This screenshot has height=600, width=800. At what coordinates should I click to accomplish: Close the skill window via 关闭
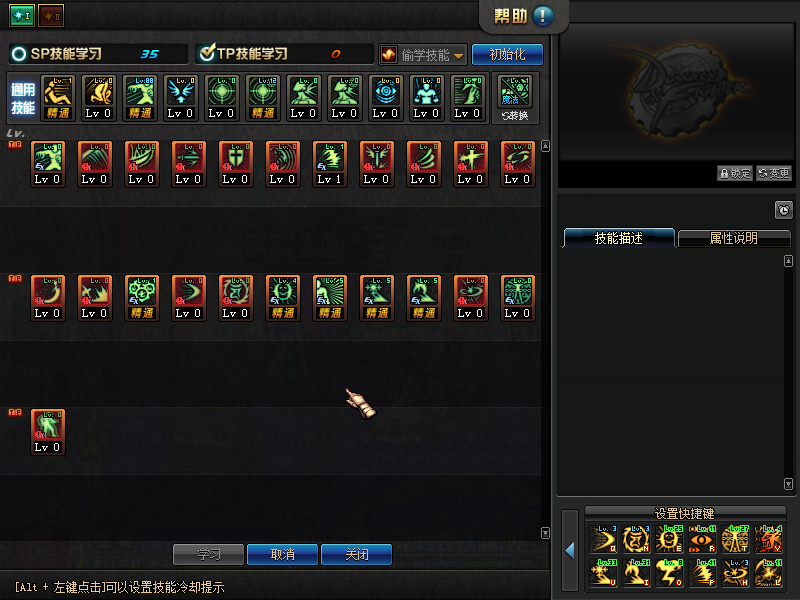click(x=356, y=554)
